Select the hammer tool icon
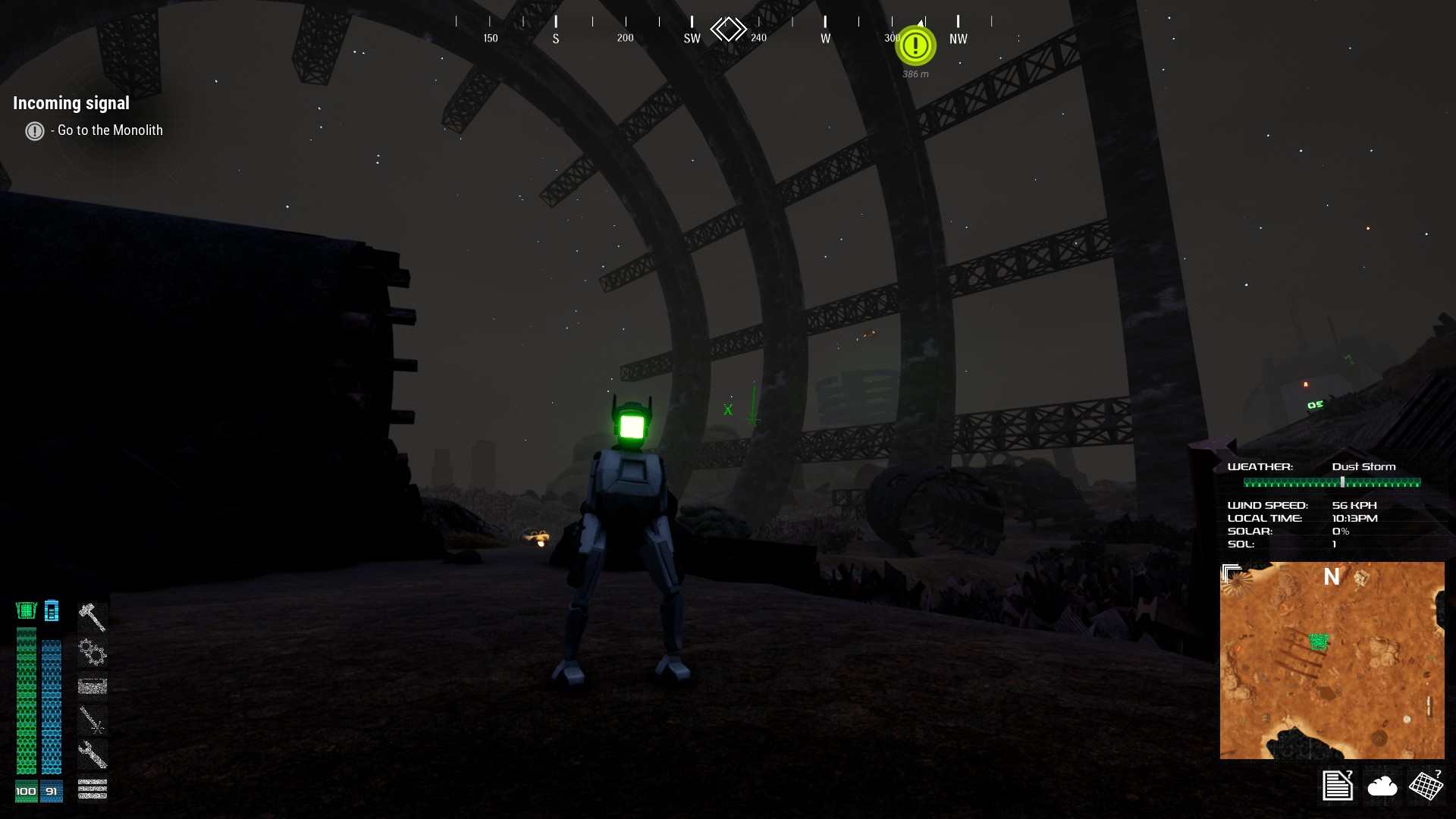This screenshot has height=819, width=1456. coord(93,617)
